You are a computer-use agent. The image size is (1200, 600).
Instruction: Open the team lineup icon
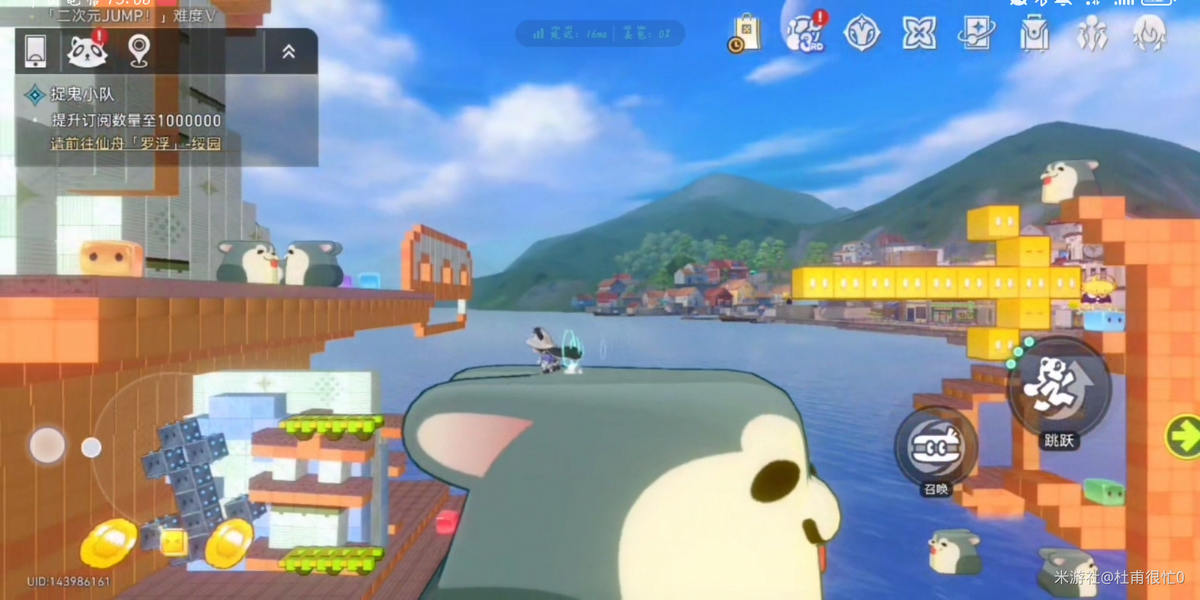pos(1092,34)
